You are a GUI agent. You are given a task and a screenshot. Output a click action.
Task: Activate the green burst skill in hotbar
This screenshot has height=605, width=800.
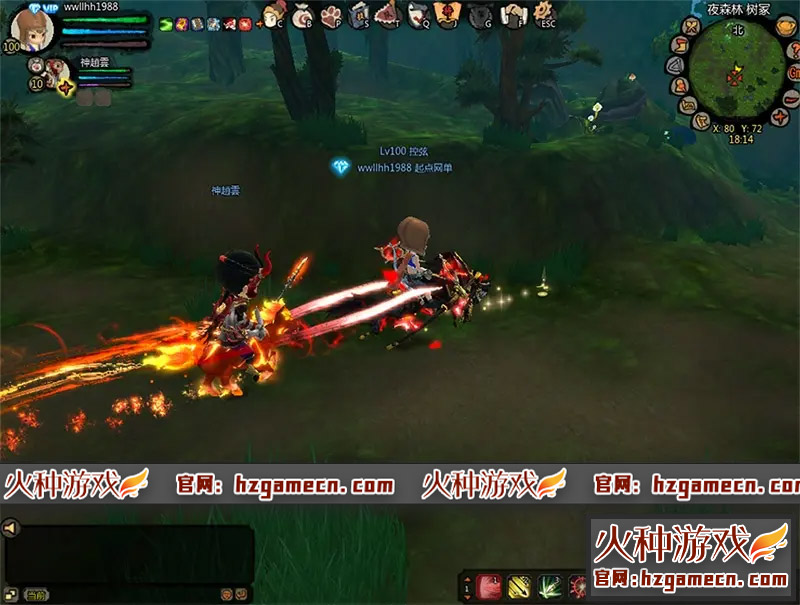click(x=548, y=586)
